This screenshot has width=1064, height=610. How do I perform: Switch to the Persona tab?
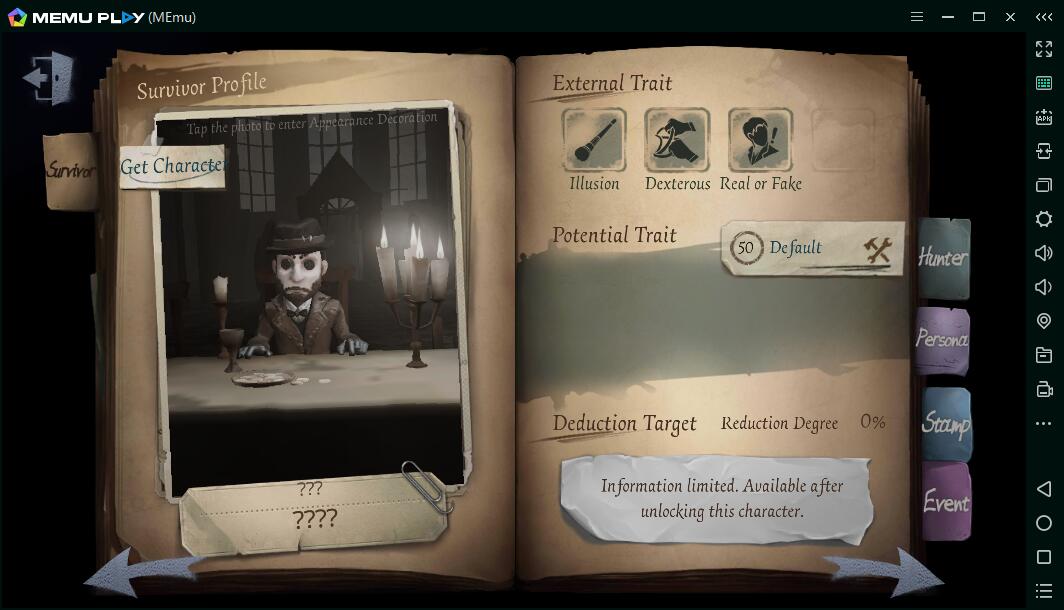942,340
